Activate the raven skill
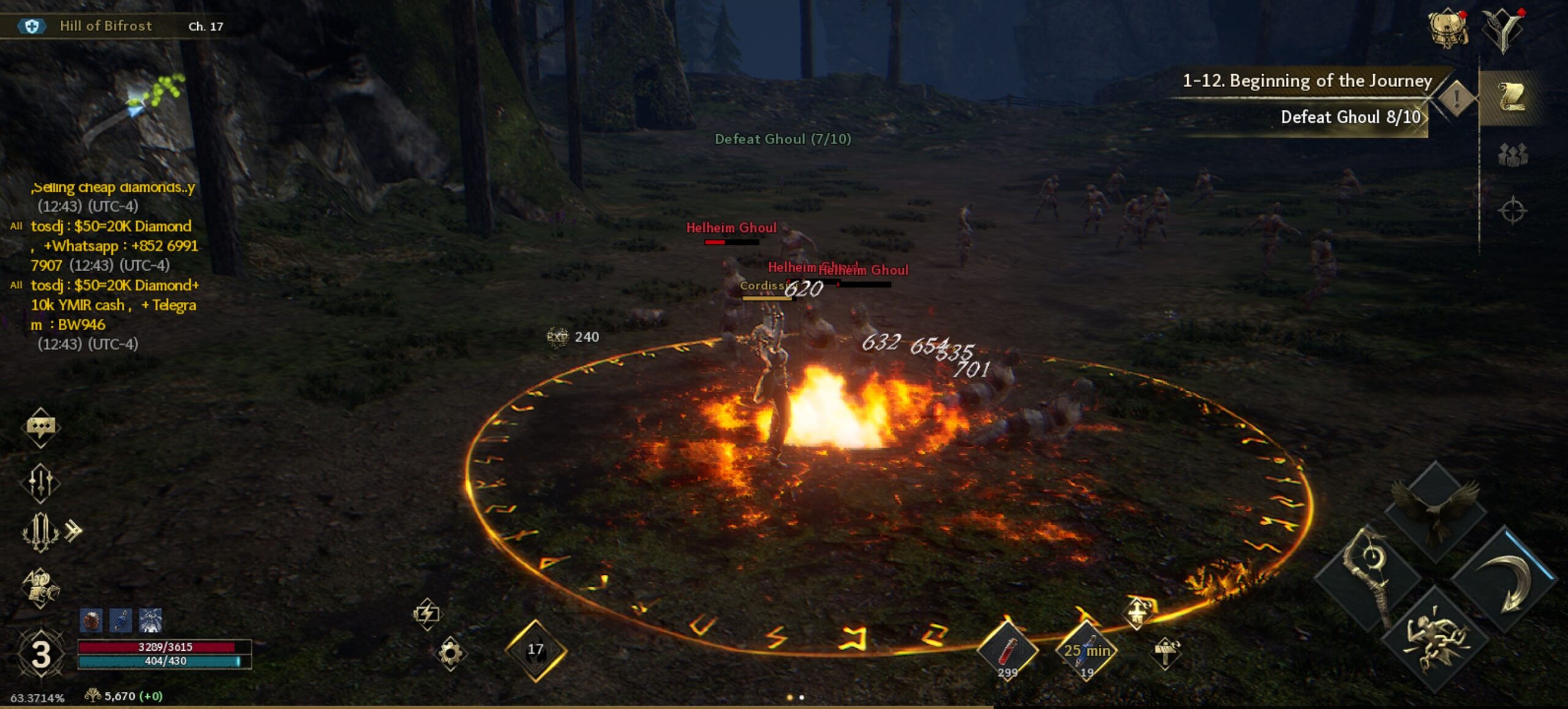The width and height of the screenshot is (1568, 709). coord(1434,509)
